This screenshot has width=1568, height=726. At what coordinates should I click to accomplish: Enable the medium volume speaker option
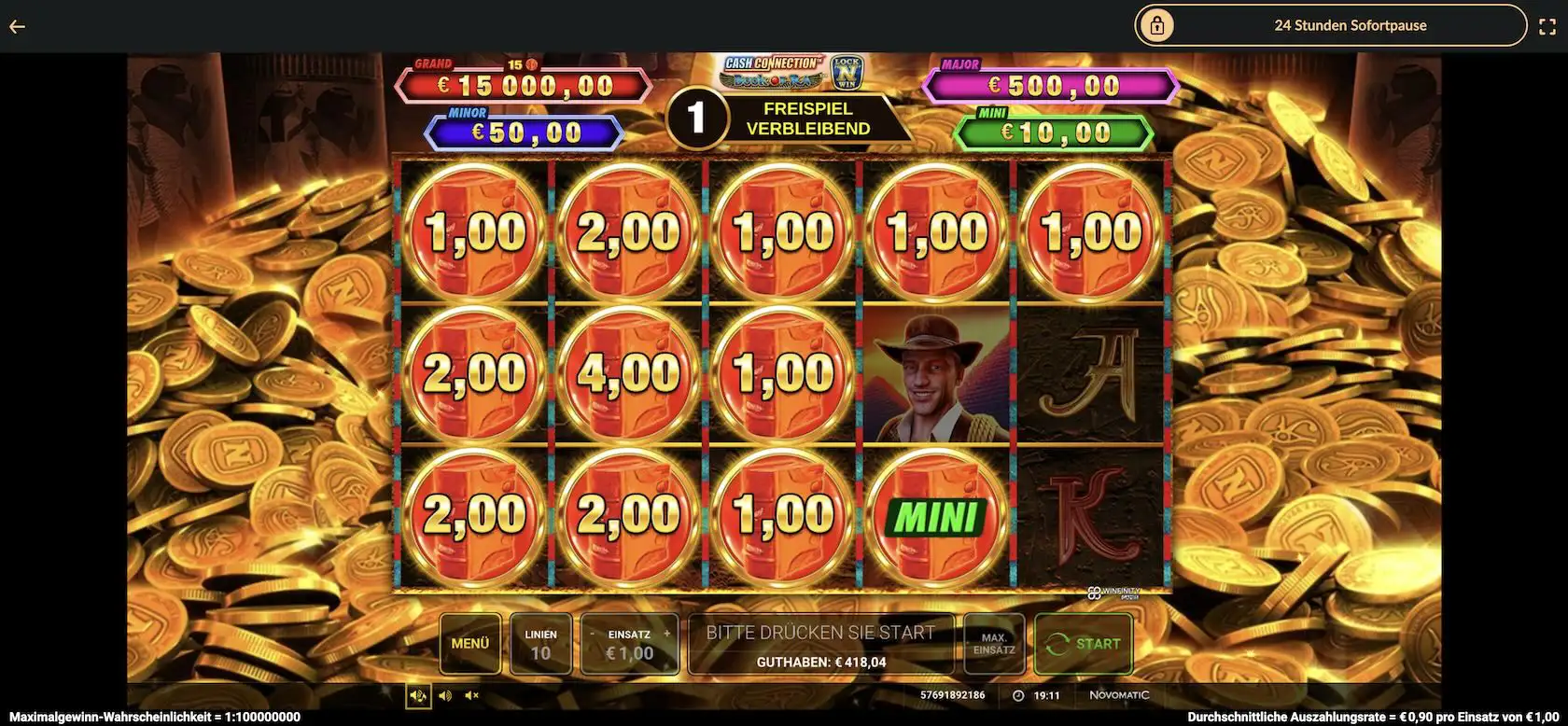444,695
